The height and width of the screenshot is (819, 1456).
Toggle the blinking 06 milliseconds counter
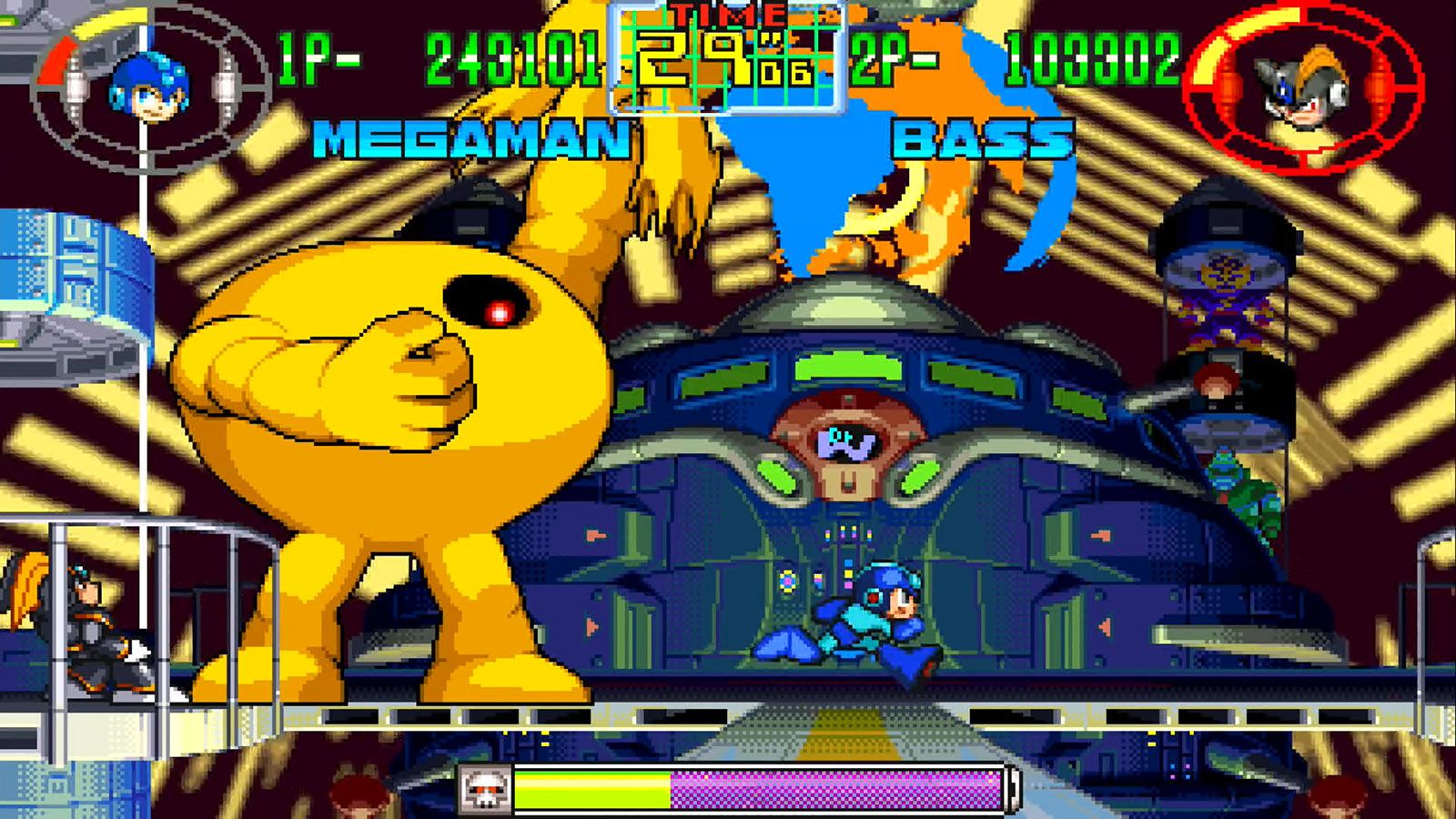pos(784,73)
